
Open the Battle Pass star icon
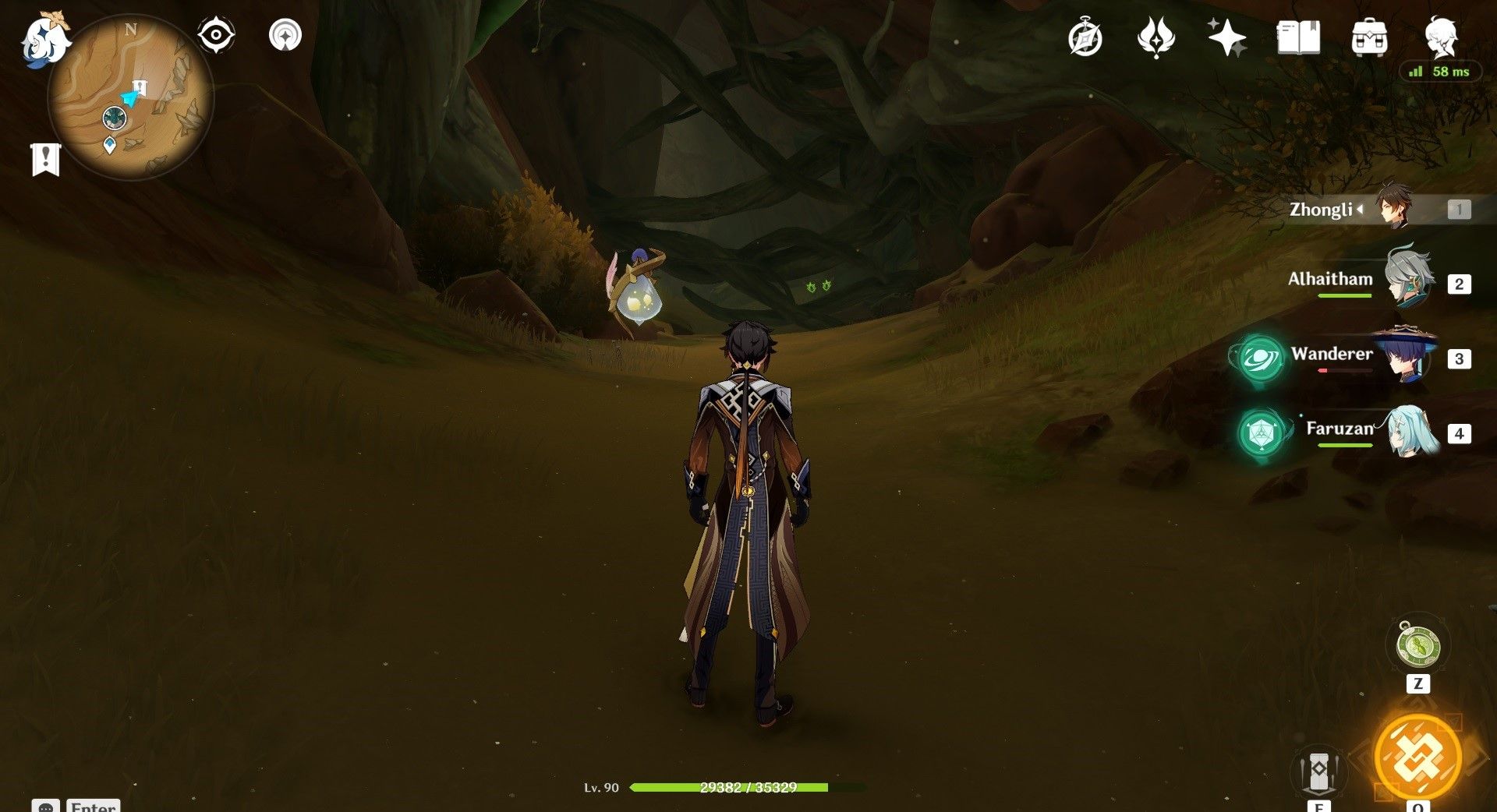pos(1226,37)
